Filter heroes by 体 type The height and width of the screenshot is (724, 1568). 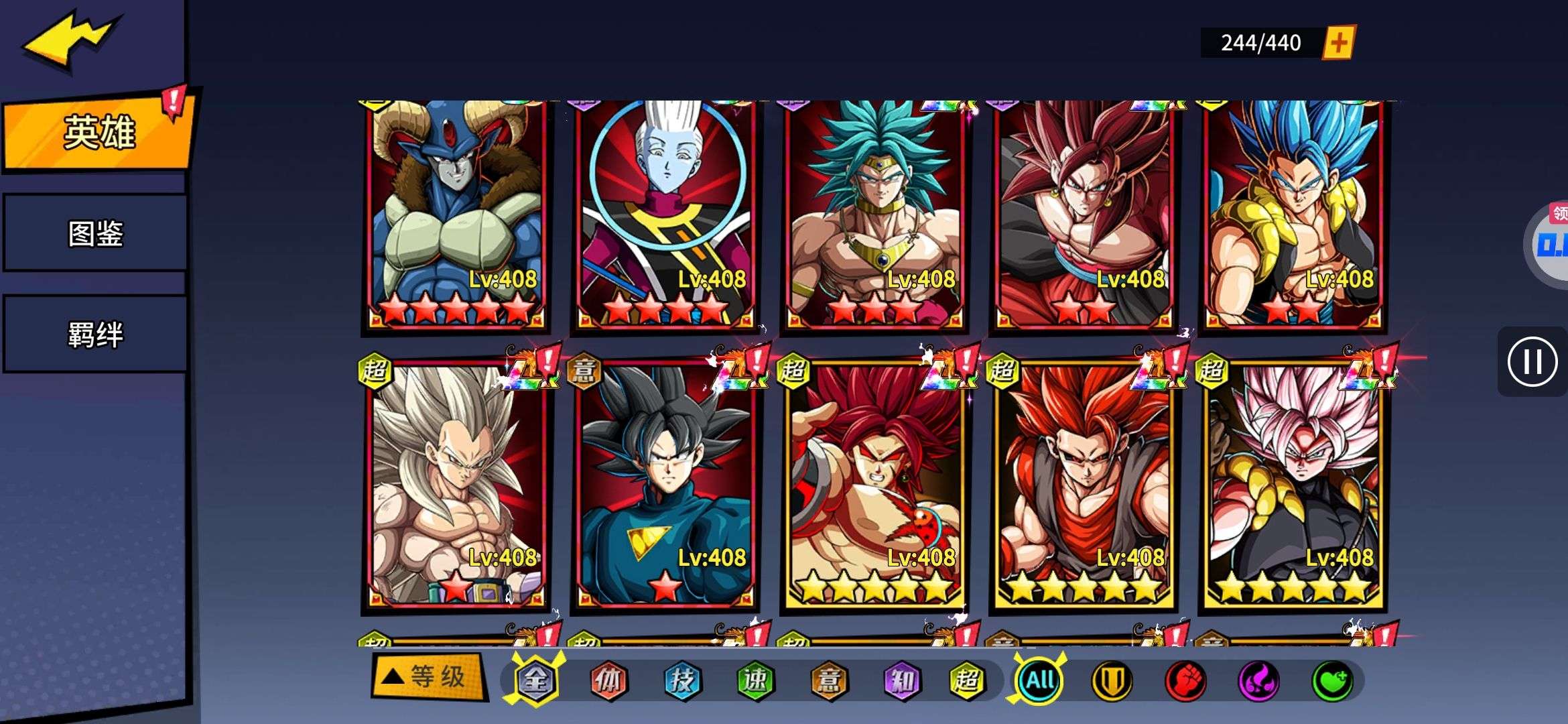coord(608,680)
